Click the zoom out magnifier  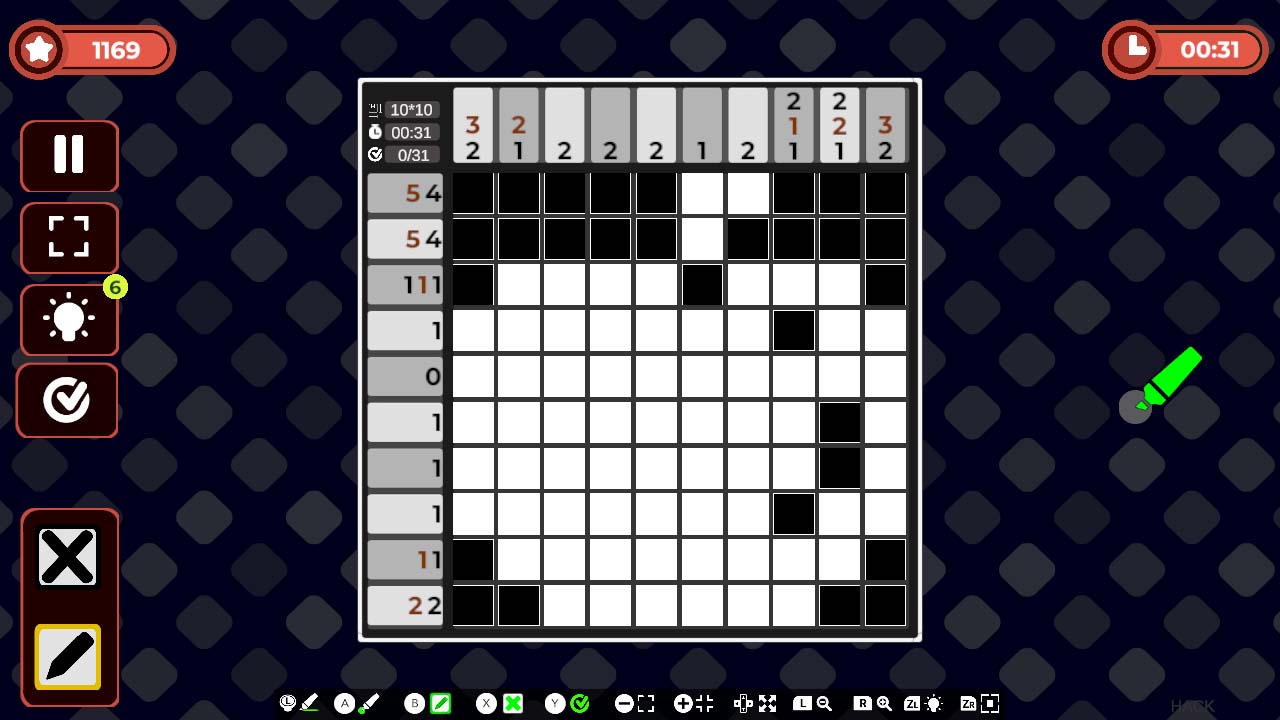point(822,703)
